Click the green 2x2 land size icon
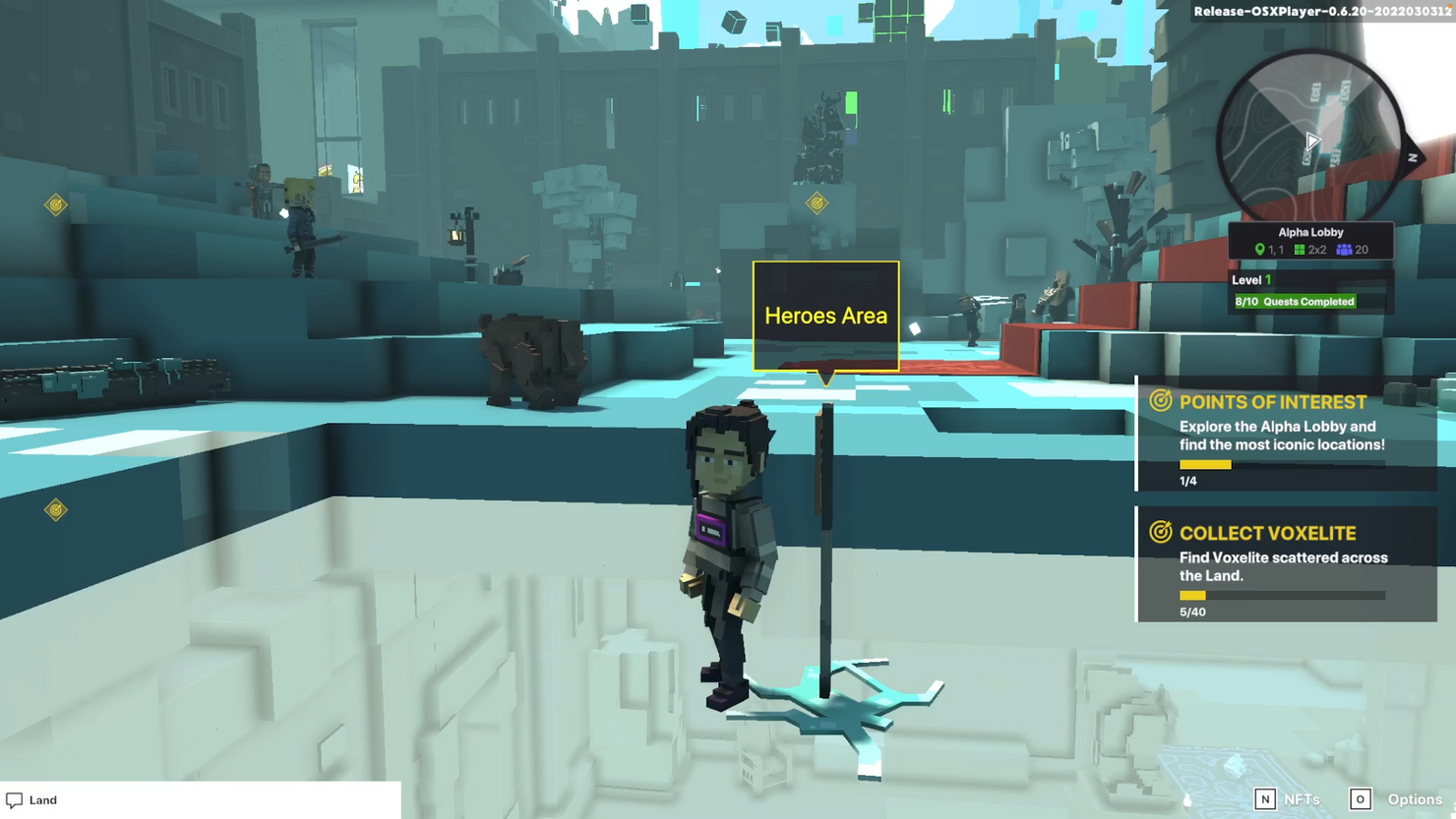 [x=1302, y=250]
